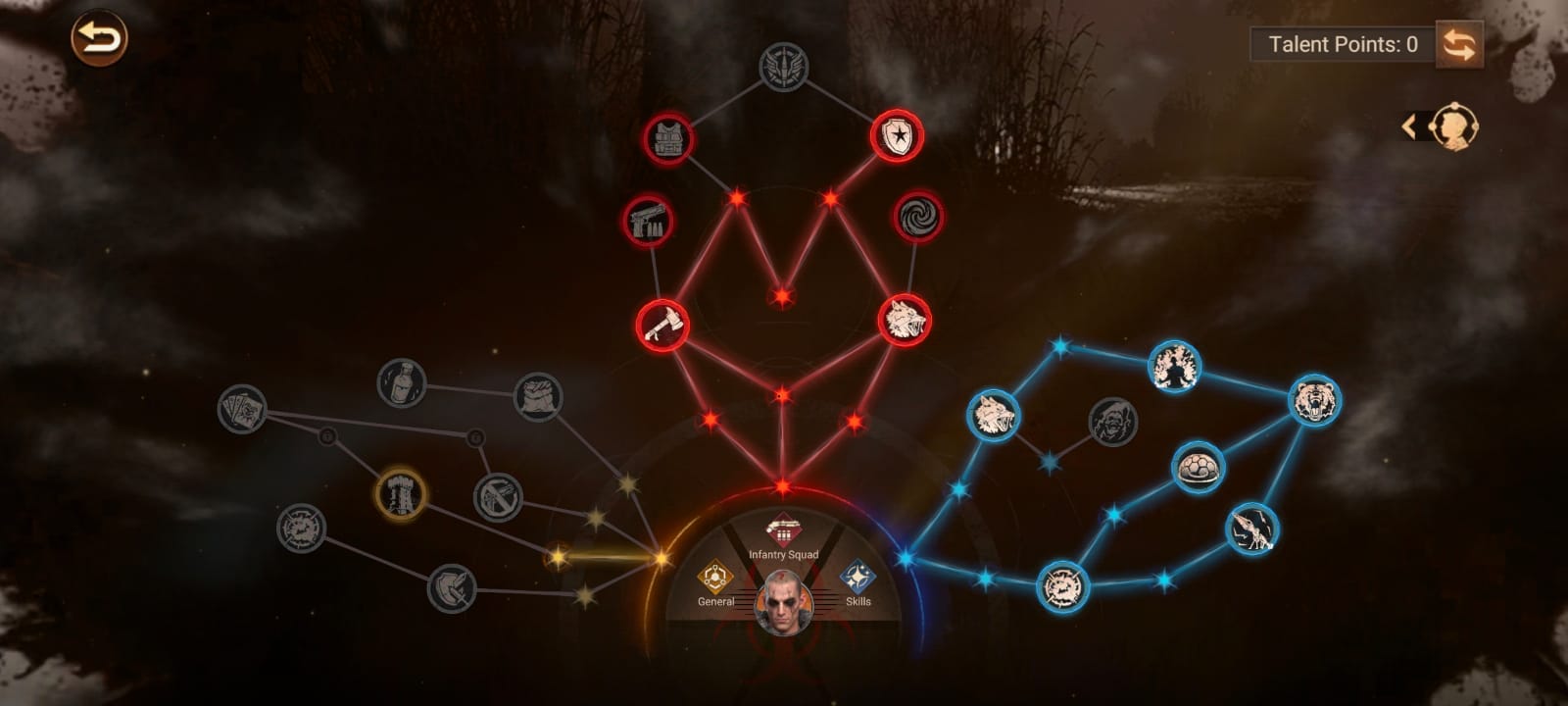Reset talents with the swap arrows button
The width and height of the screenshot is (1568, 706).
pos(1458,45)
